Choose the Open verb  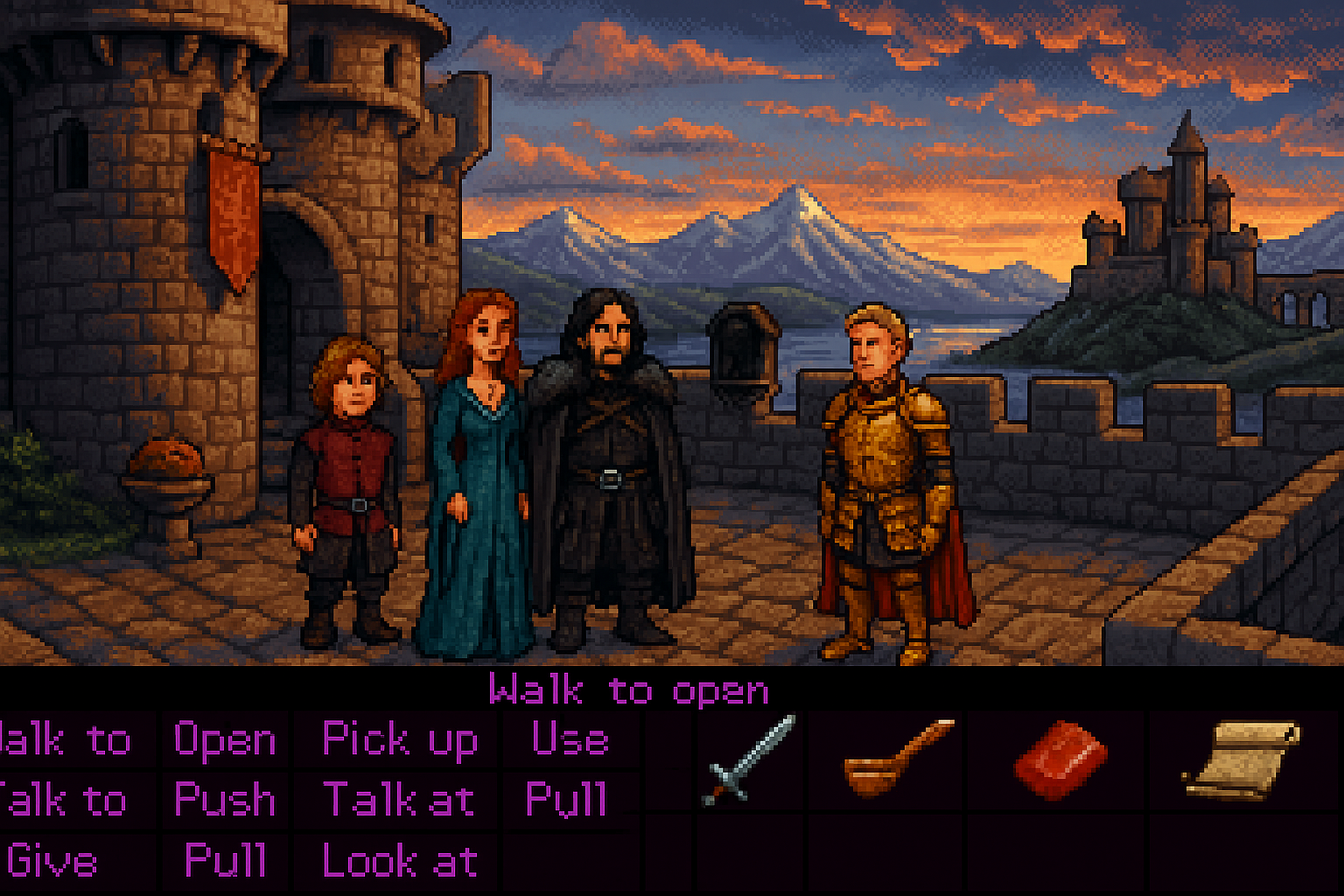pos(225,741)
